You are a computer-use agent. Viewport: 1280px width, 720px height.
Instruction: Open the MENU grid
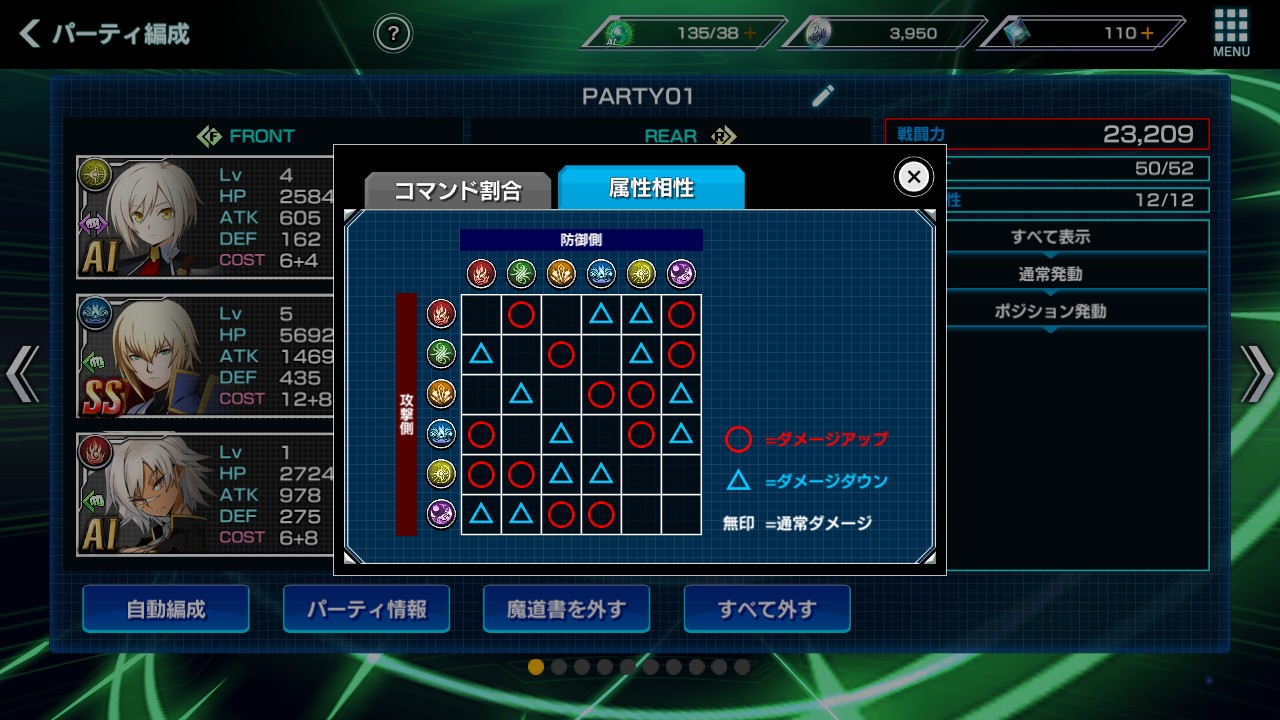(x=1231, y=32)
